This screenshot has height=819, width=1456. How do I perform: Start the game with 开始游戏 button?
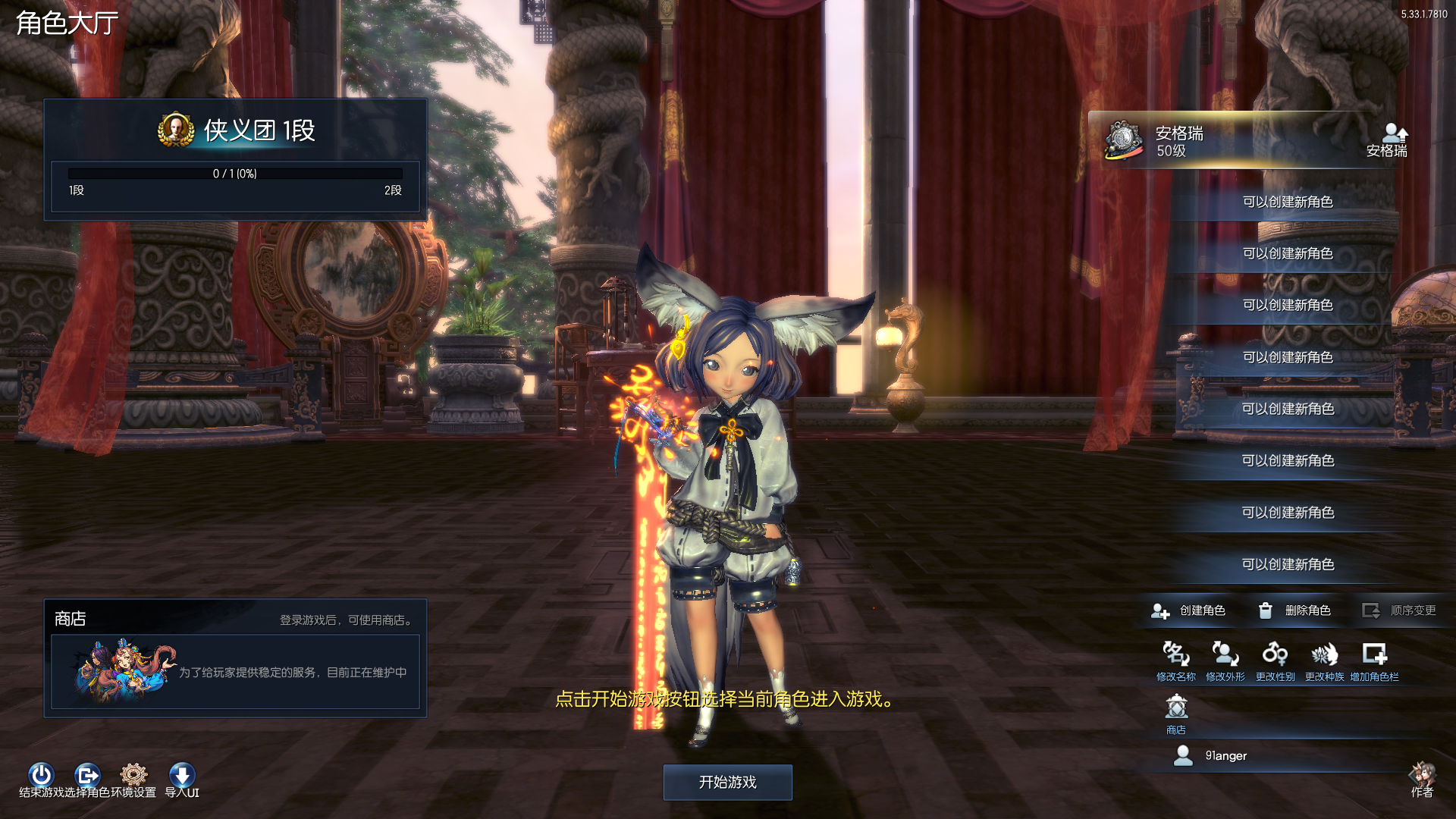[x=727, y=782]
